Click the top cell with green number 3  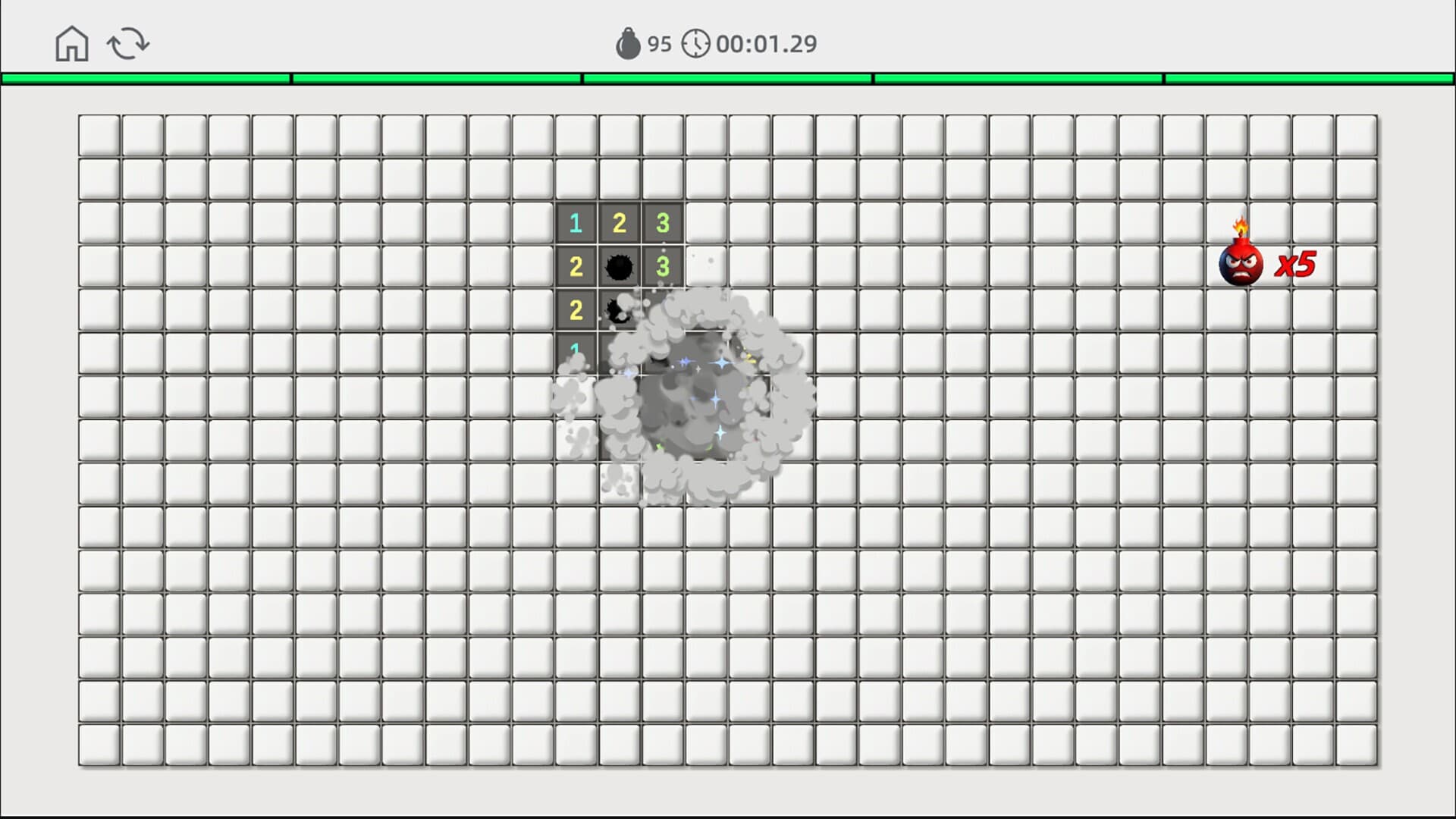tap(663, 223)
